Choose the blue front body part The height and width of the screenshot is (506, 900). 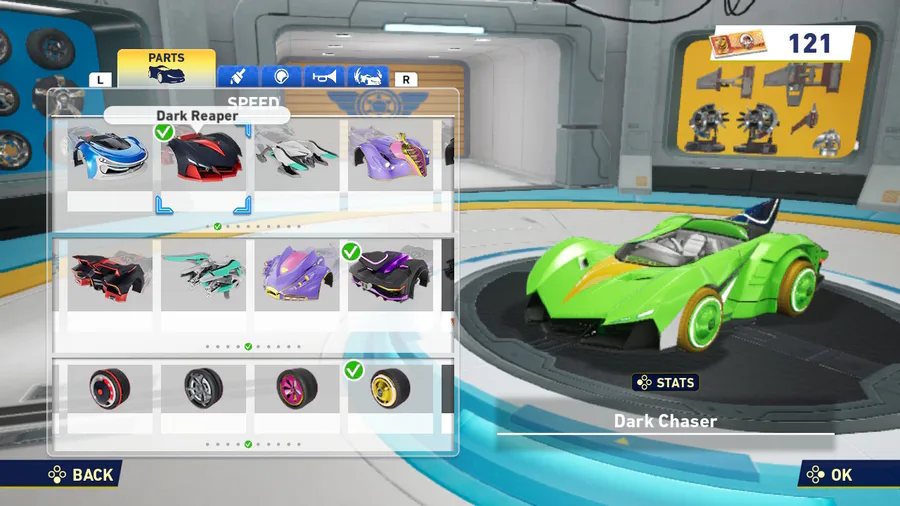(x=110, y=157)
